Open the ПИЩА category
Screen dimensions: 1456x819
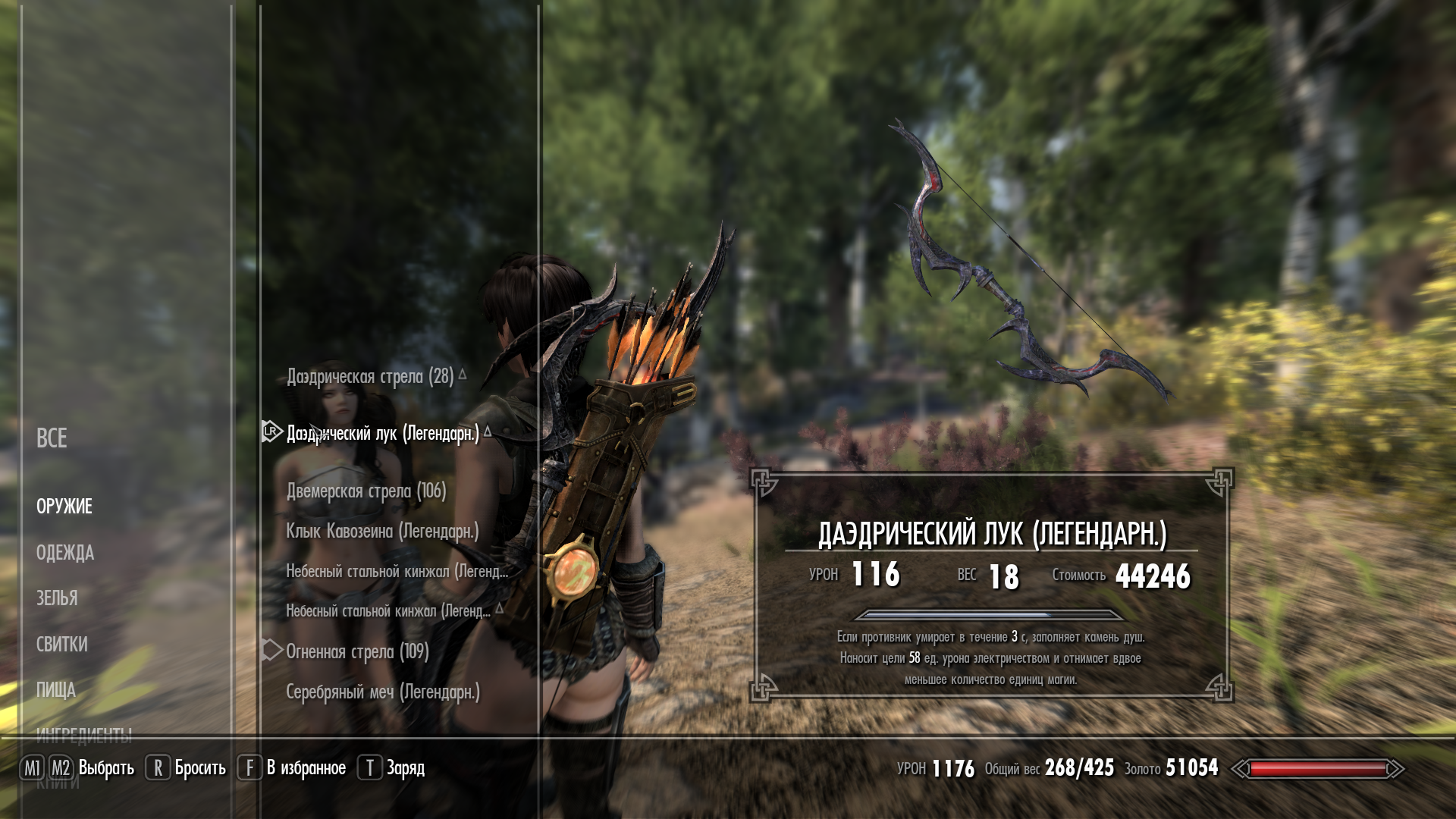56,690
